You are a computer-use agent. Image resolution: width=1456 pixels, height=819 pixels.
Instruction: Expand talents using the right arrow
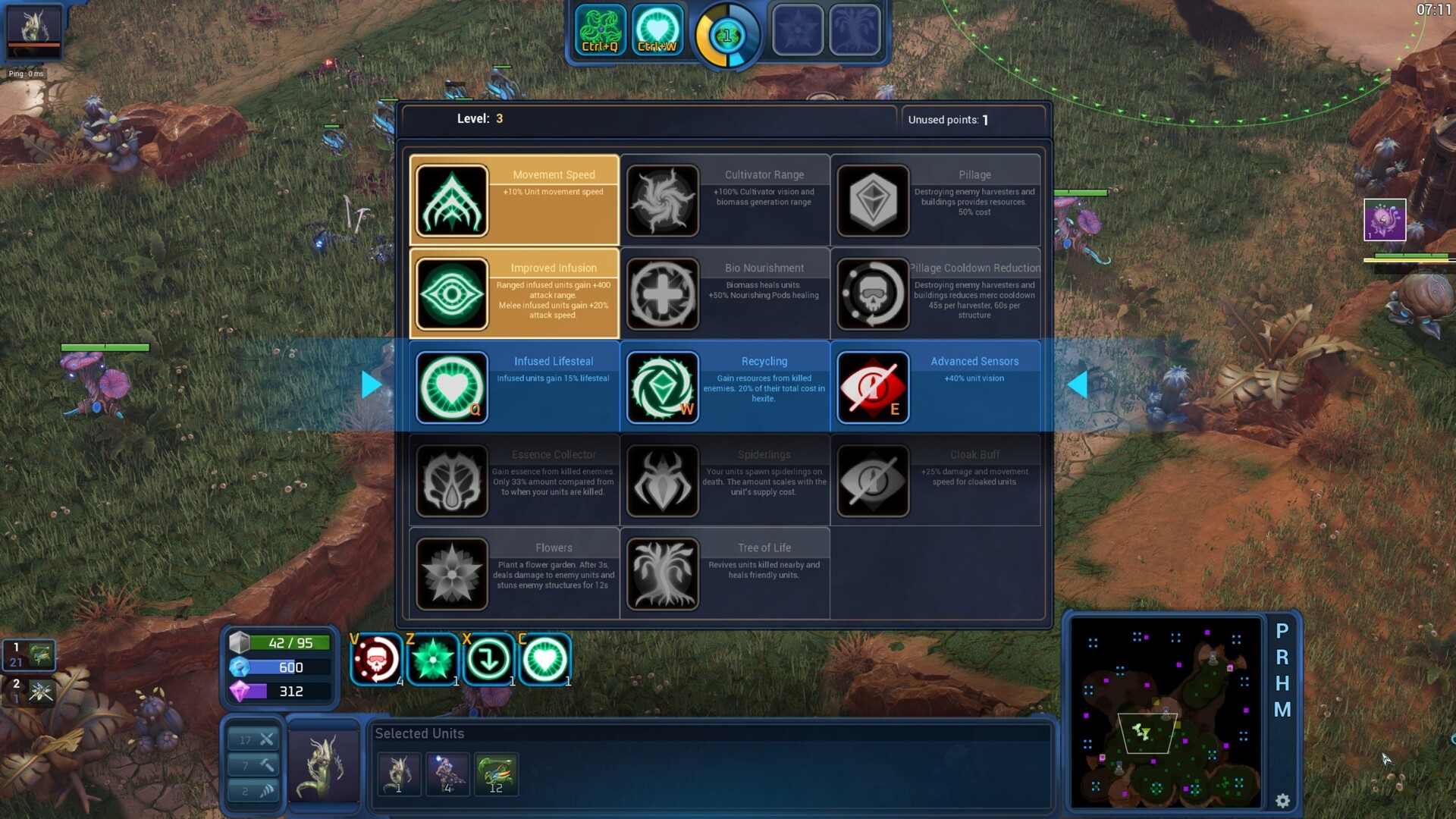[372, 385]
